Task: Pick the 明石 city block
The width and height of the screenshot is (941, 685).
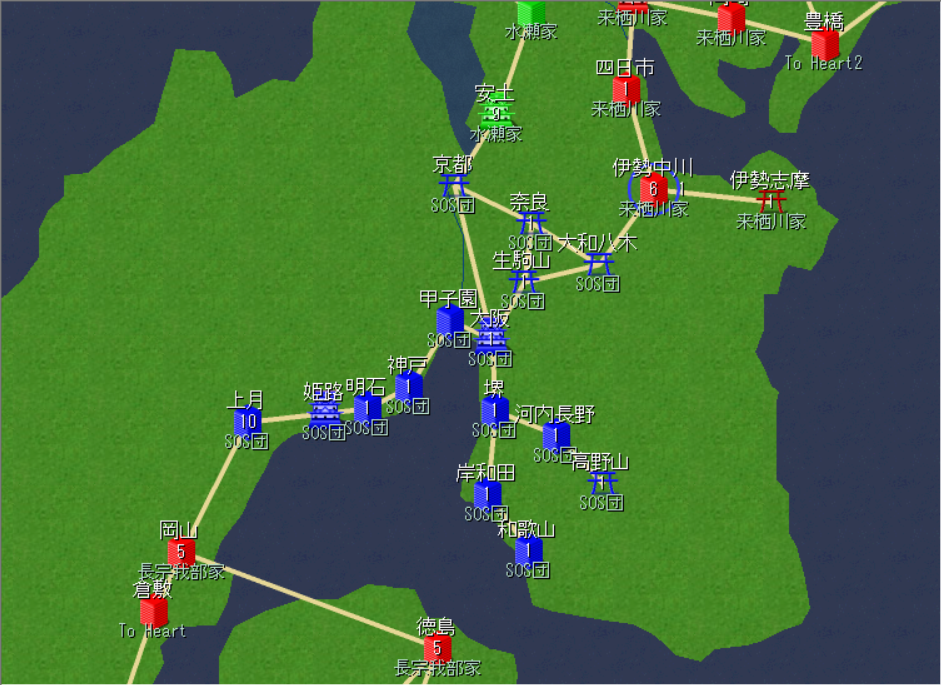Action: click(x=367, y=407)
